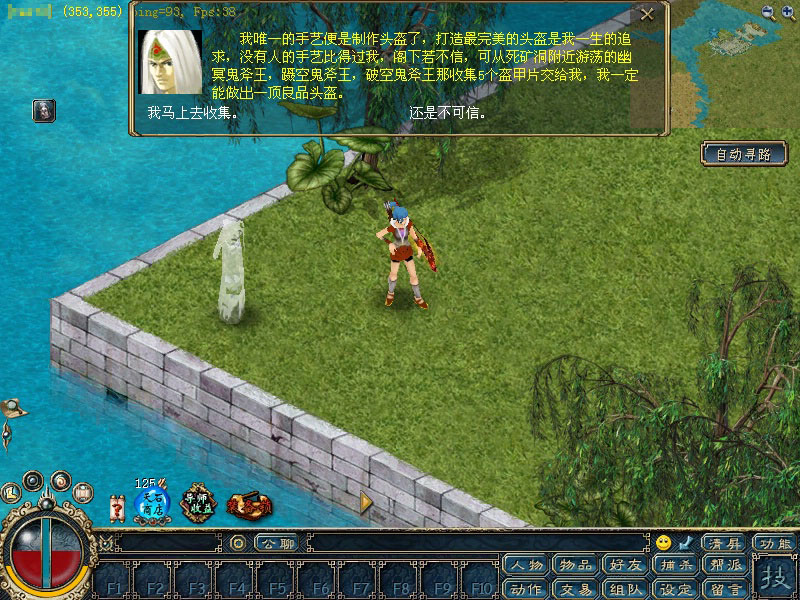Image resolution: width=800 pixels, height=600 pixels.
Task: Switch chat channel with the 公聊 button
Action: coord(277,543)
